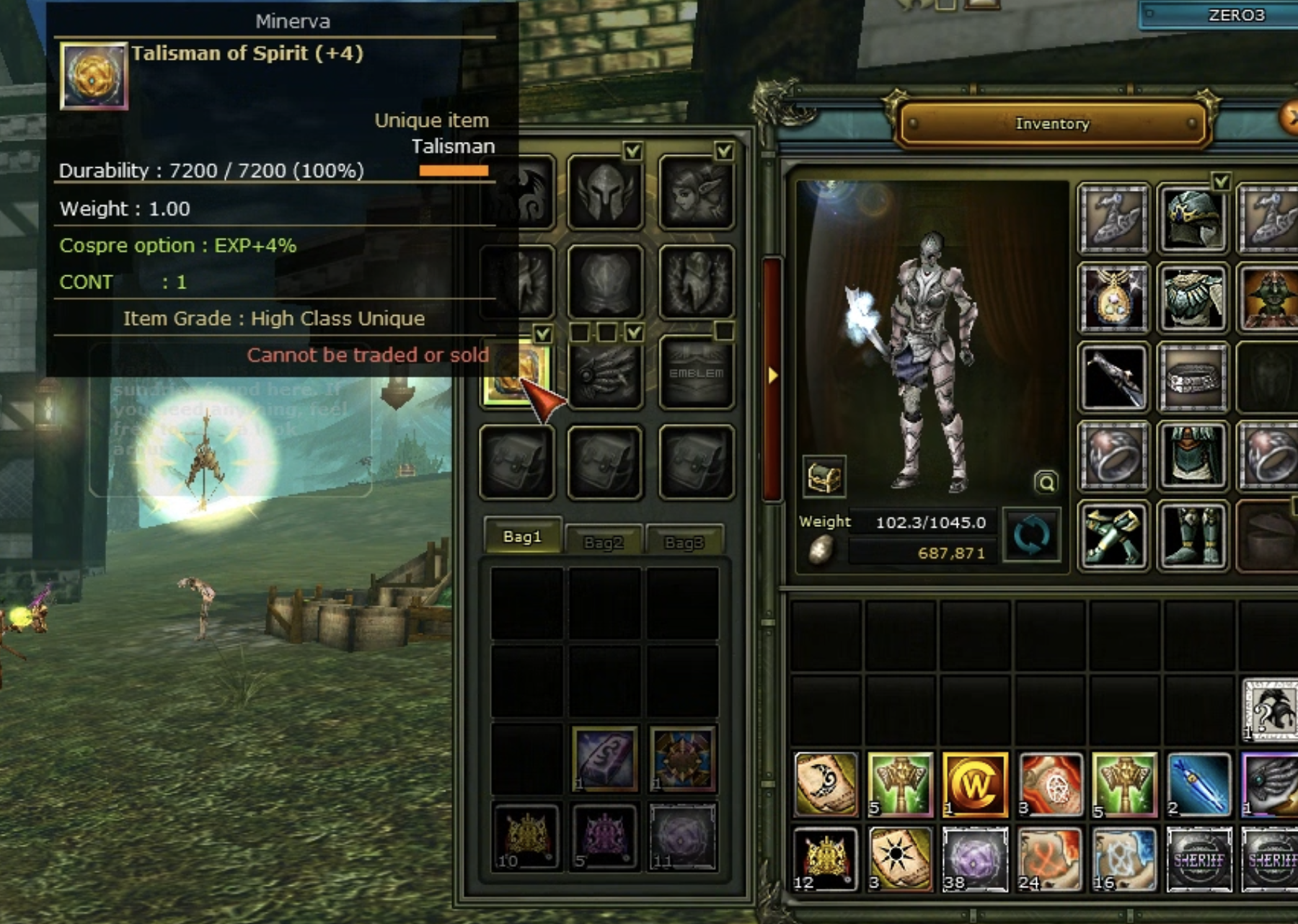The height and width of the screenshot is (924, 1298).
Task: Select the equipped helmet slot
Action: pos(1193,217)
